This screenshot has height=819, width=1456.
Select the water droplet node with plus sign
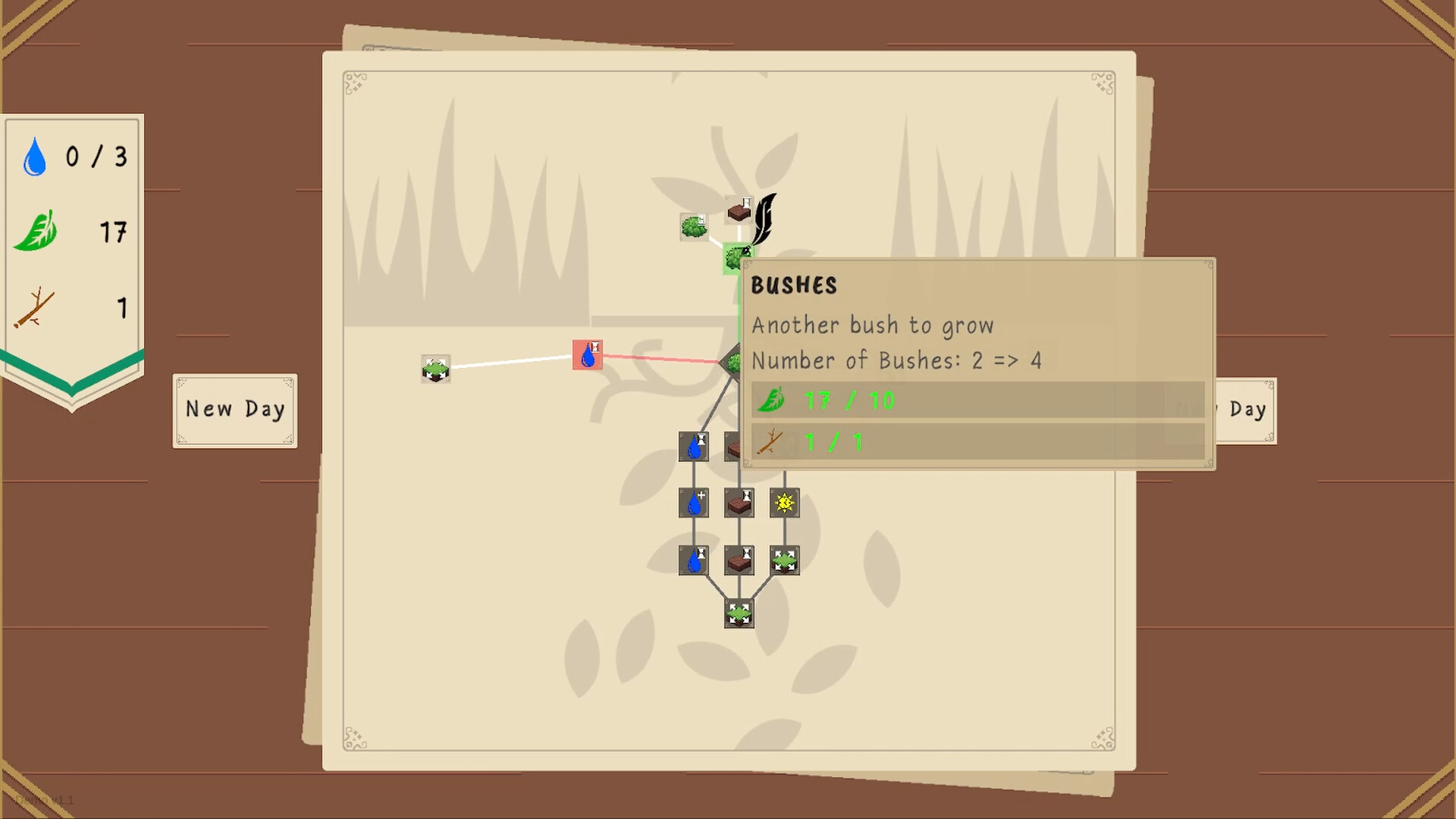(694, 502)
